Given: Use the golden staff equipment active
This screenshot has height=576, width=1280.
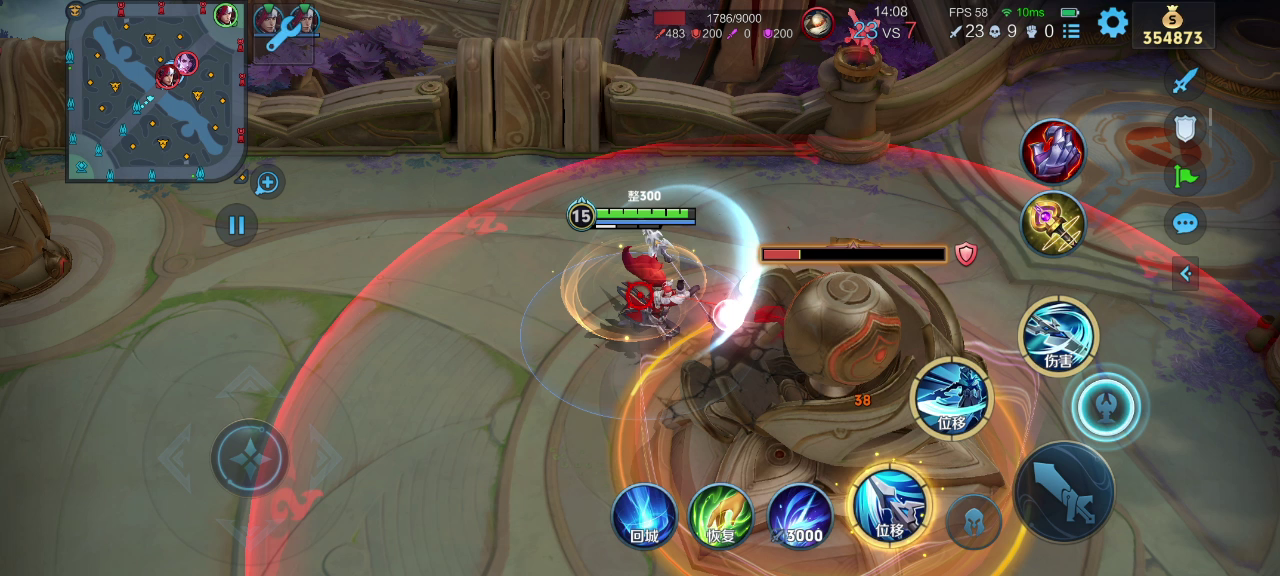Looking at the screenshot, I should click(x=1053, y=223).
